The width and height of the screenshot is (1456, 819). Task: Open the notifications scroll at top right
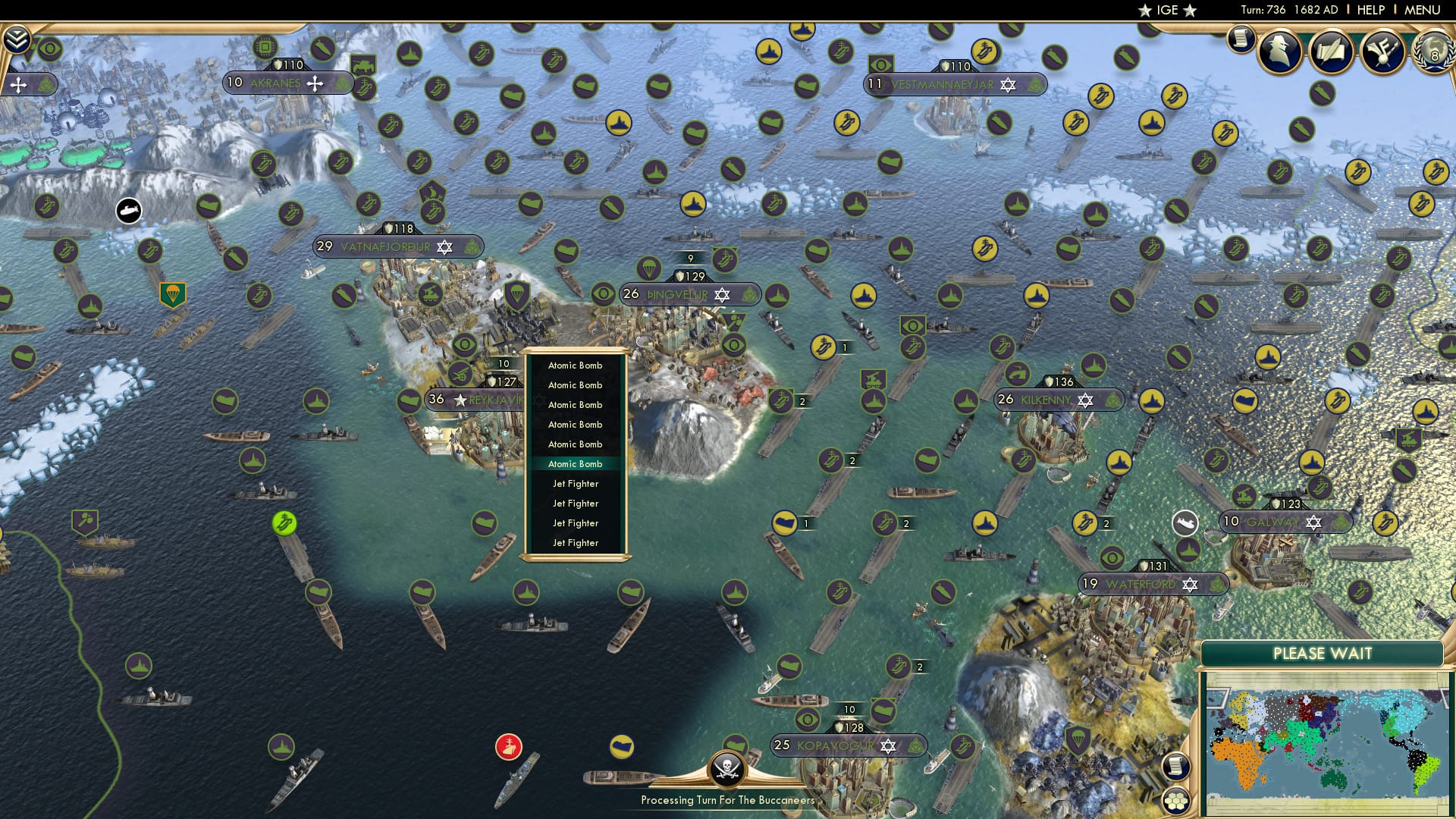(x=1241, y=38)
